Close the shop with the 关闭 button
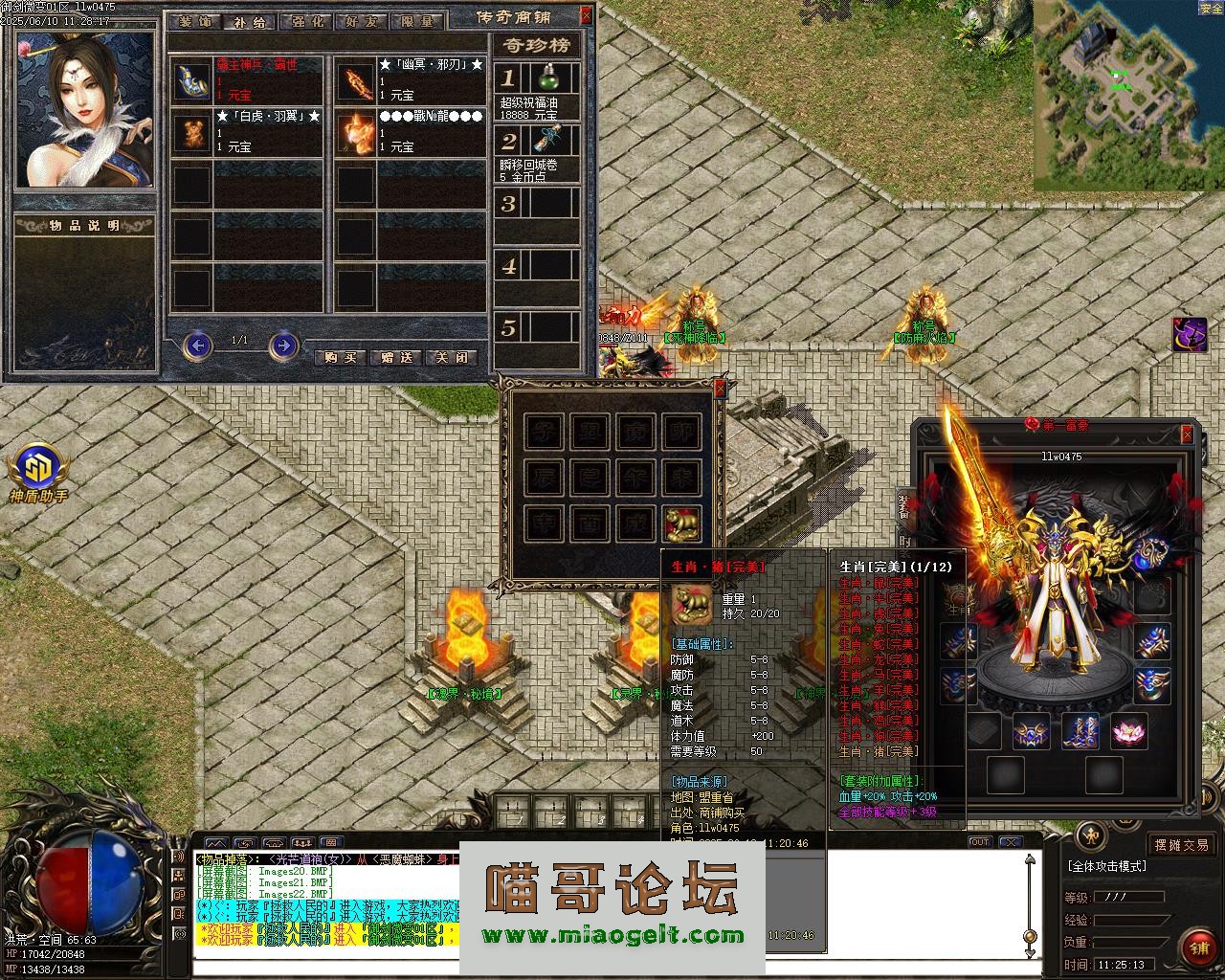 click(451, 357)
